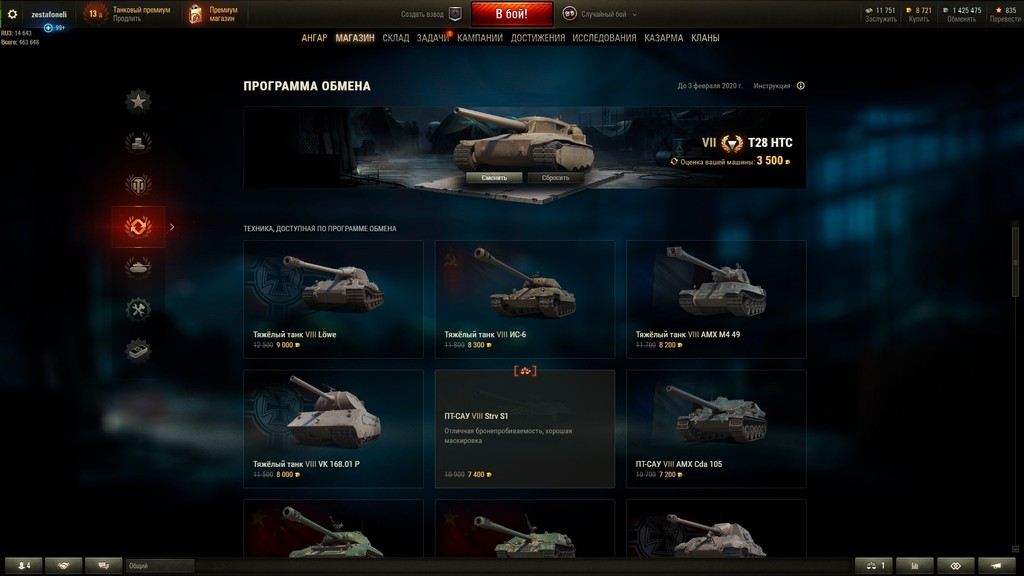The image size is (1024, 576).
Task: Show the Достижения tab
Action: tap(538, 38)
